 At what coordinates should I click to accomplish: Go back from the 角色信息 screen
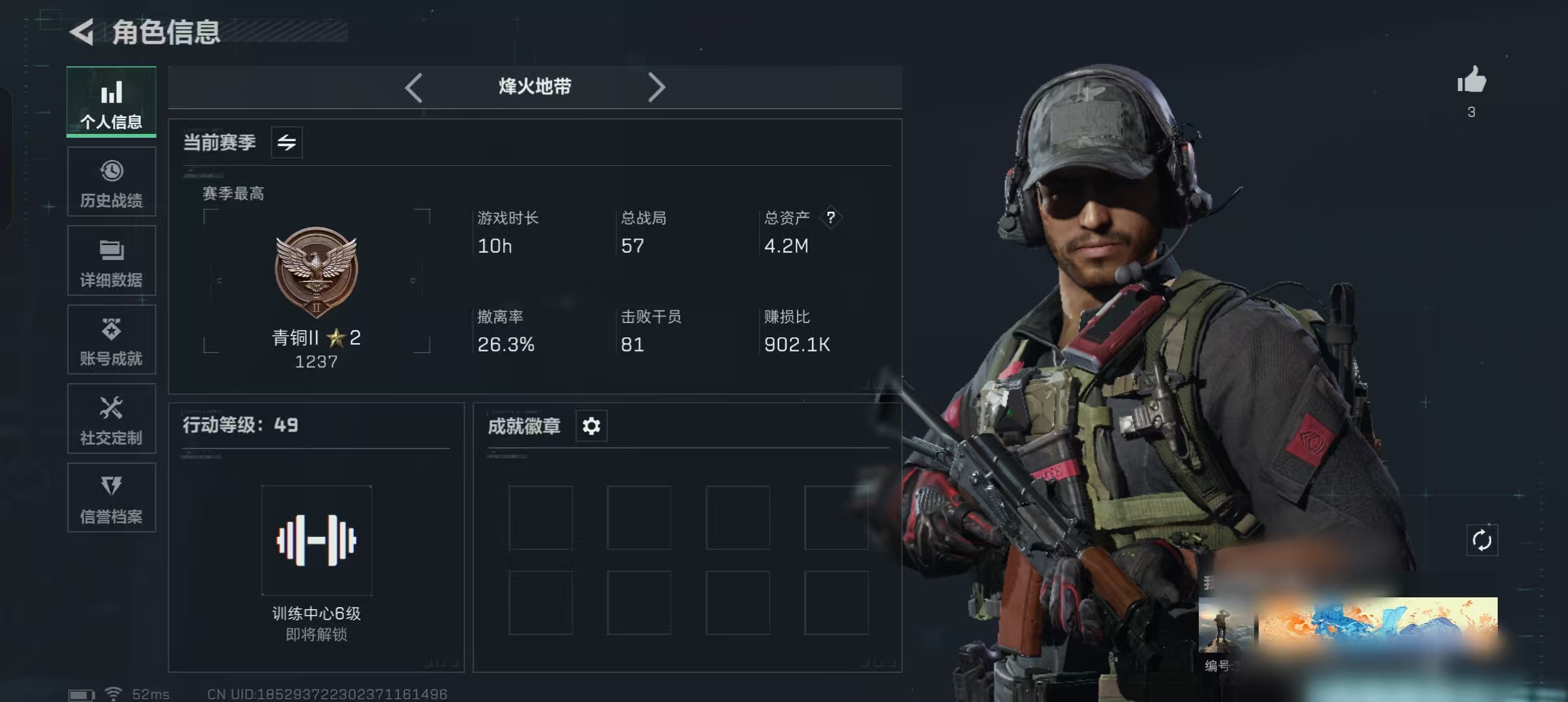(x=83, y=32)
